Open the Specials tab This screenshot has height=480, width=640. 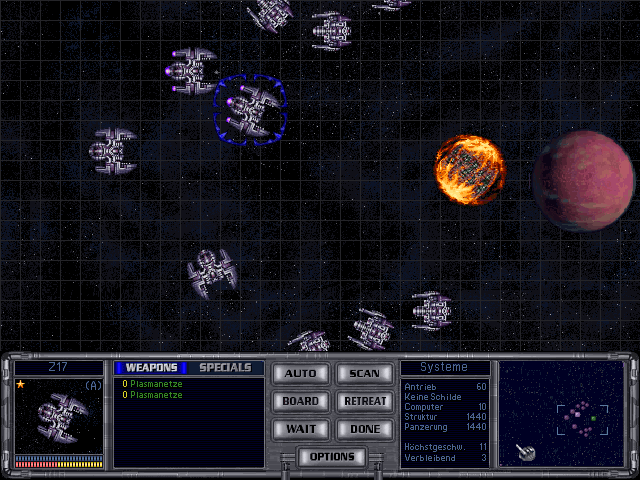(x=225, y=367)
